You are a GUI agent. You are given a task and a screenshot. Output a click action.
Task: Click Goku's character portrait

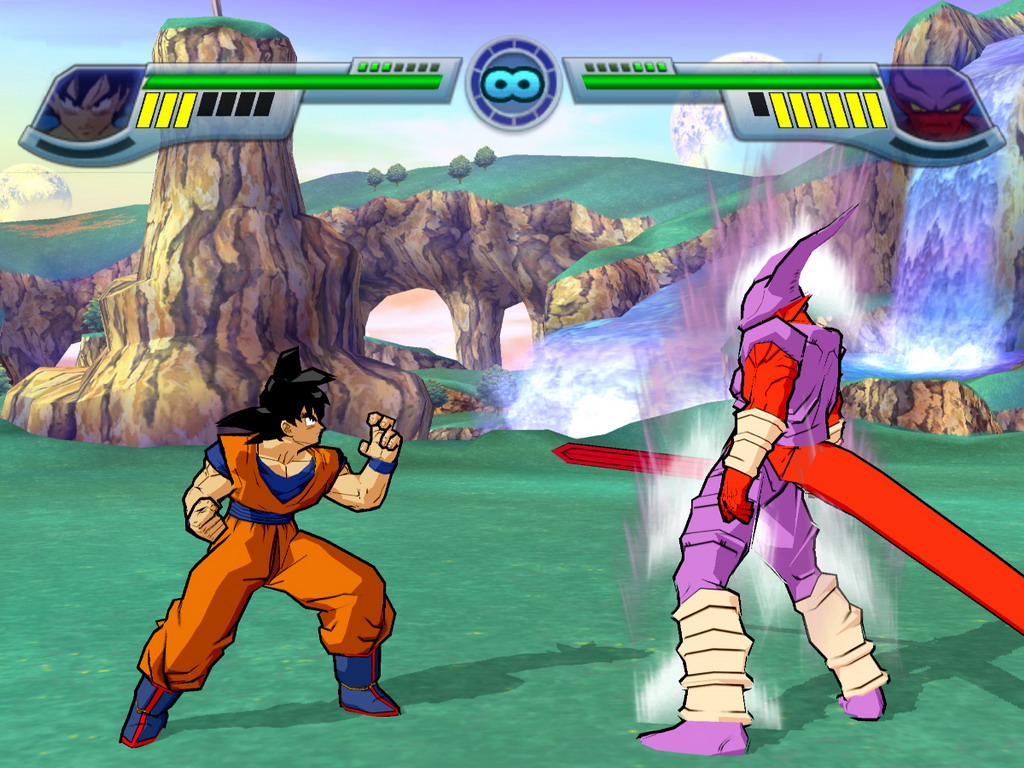tap(90, 105)
